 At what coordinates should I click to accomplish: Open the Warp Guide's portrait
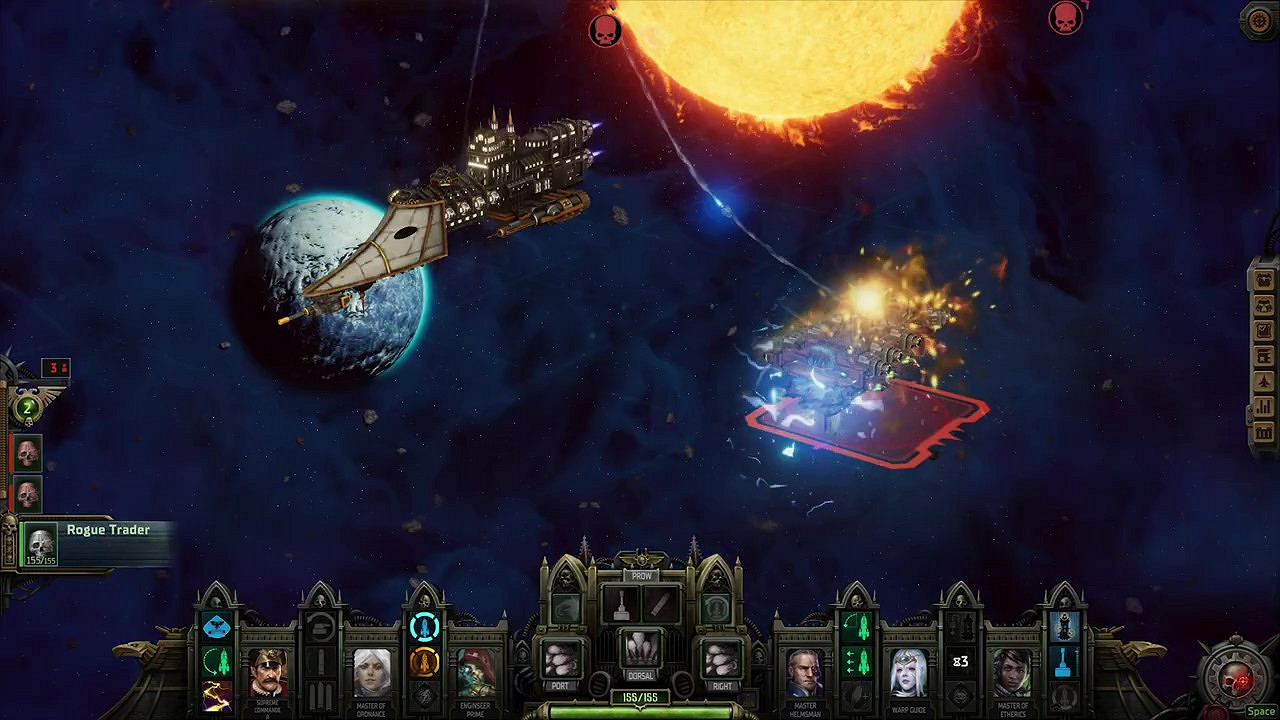point(909,672)
